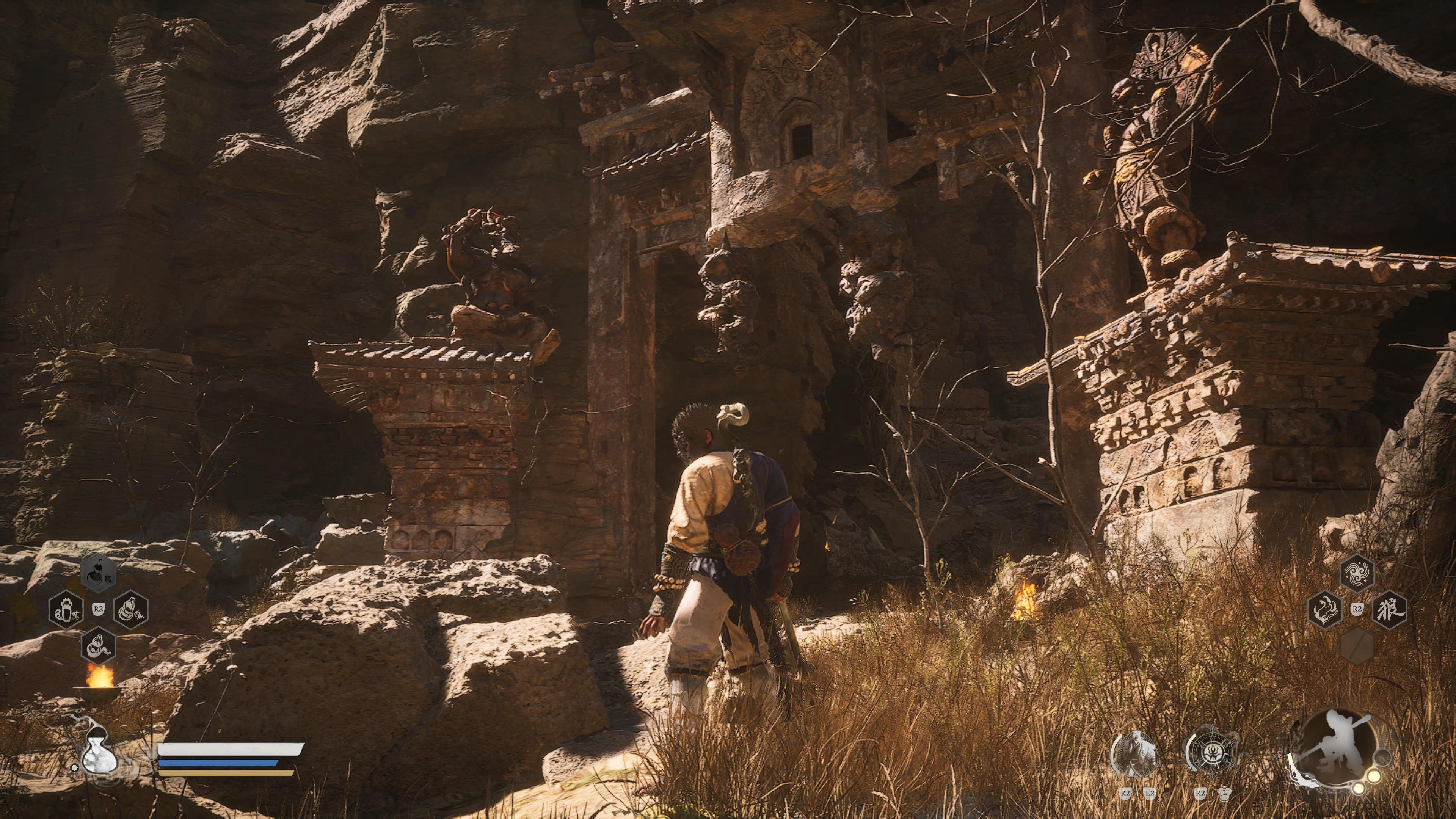
Task: Activate the wolf character transformation spell
Action: click(1389, 609)
